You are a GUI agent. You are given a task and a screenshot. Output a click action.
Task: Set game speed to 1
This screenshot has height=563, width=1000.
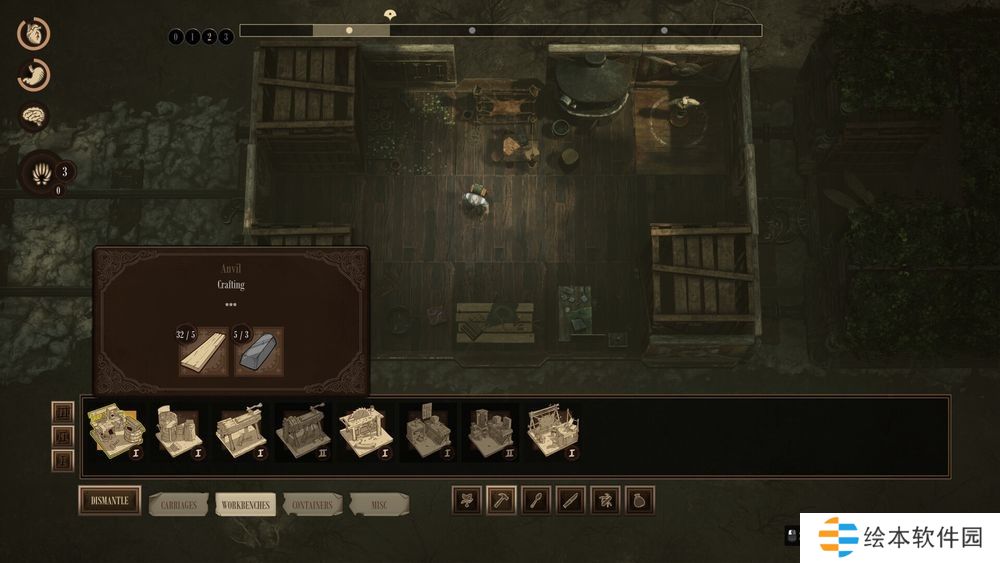tap(192, 37)
